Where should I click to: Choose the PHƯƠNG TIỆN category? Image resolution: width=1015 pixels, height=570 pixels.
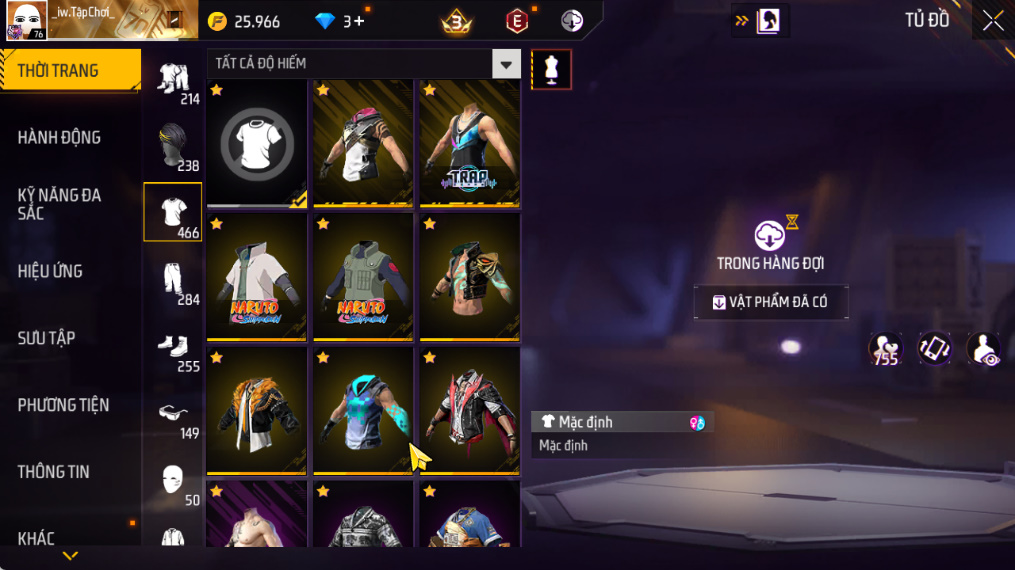pos(63,405)
